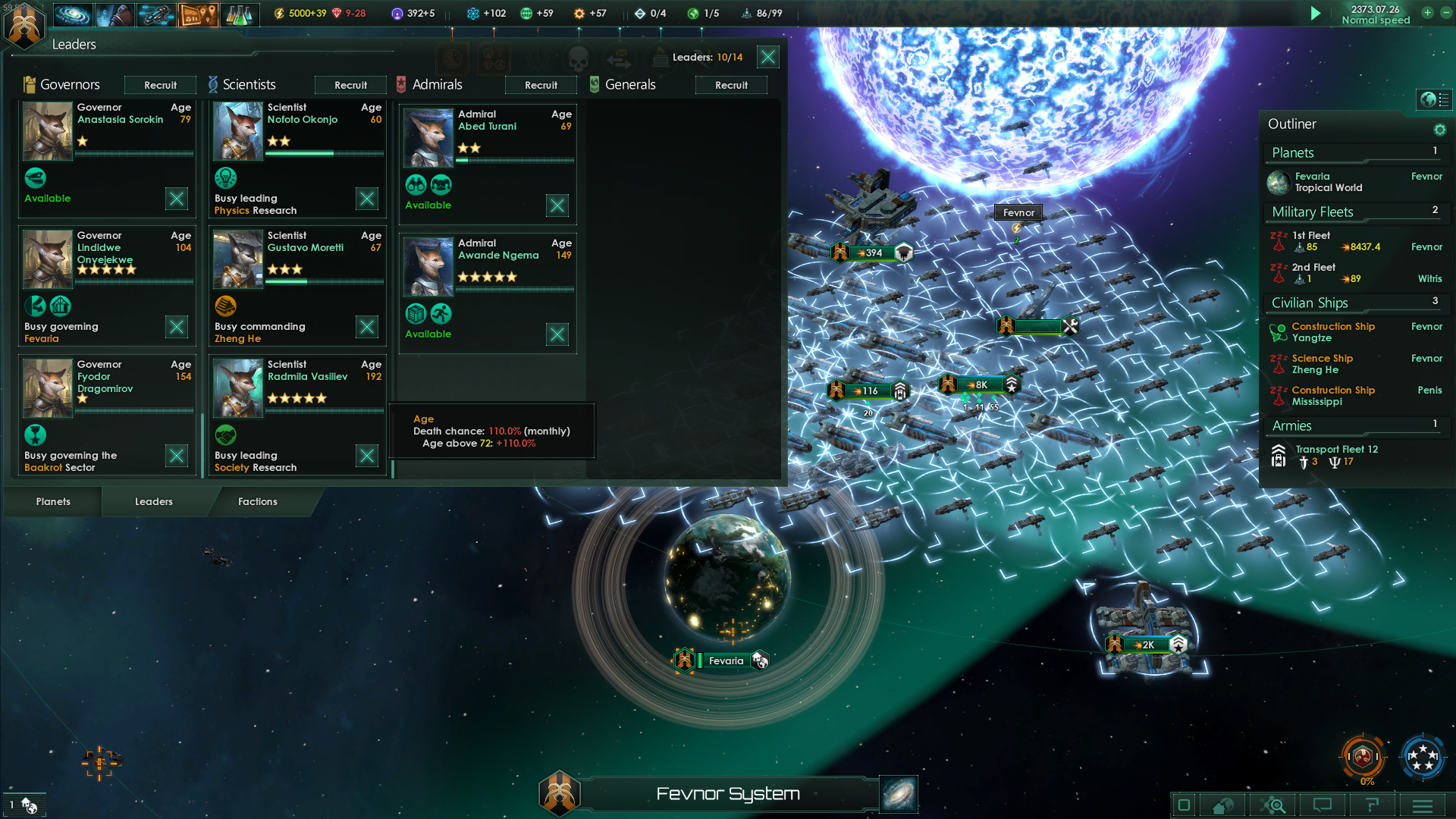Screen dimensions: 1456x819
Task: Dismiss Admiral Abed Turani
Action: pyautogui.click(x=557, y=206)
